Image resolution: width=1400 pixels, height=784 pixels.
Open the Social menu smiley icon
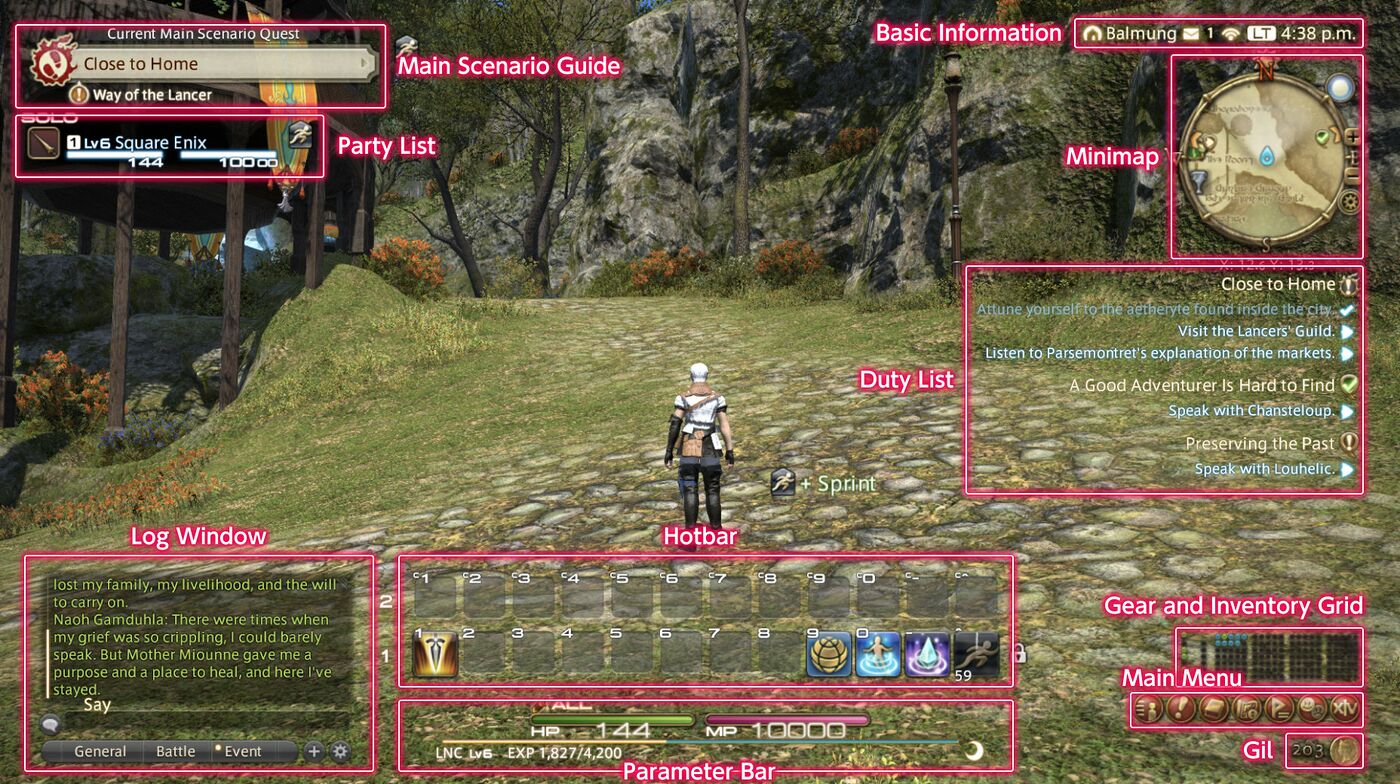pos(1312,710)
